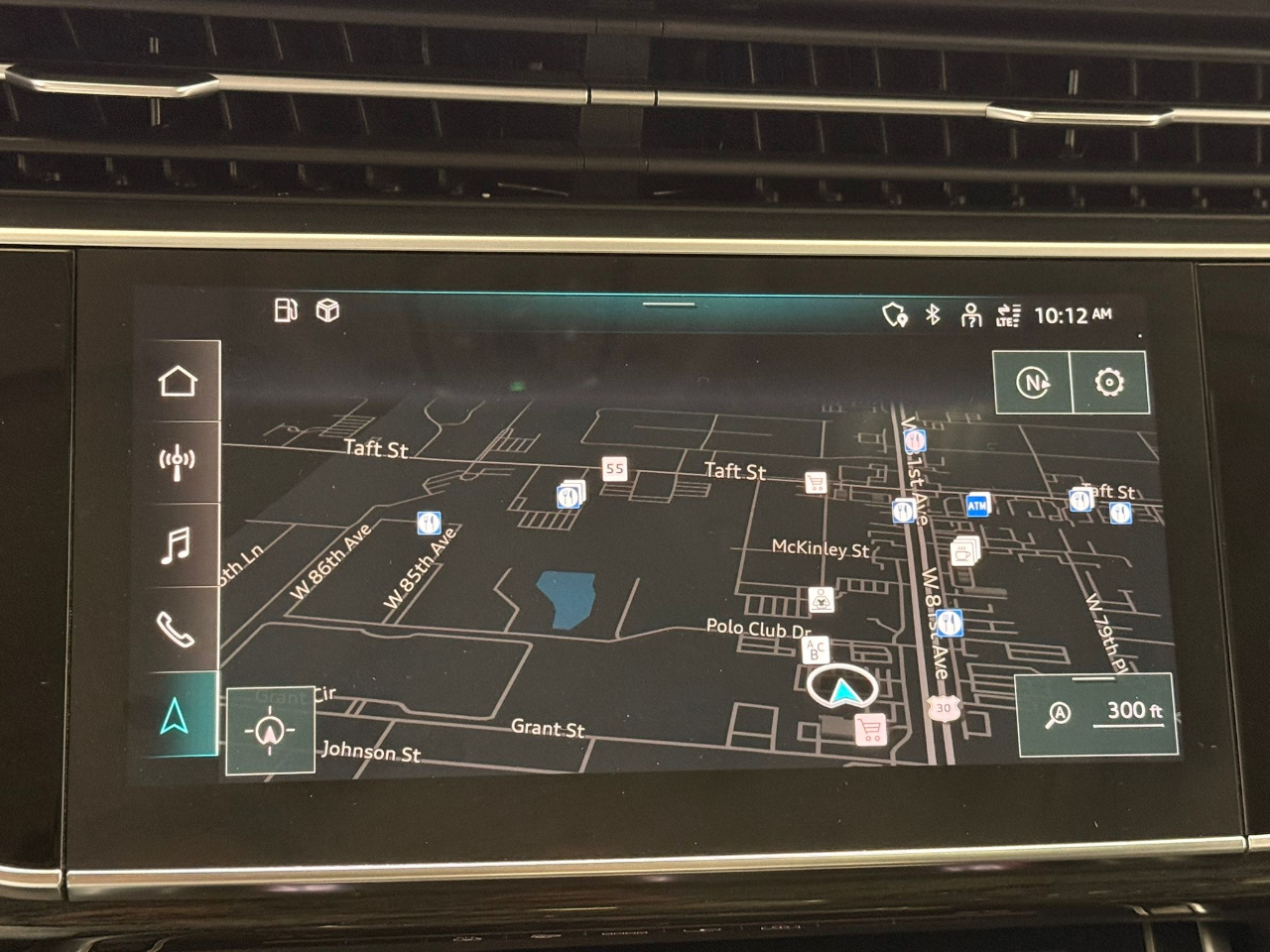Recenter the map on the vehicle position

(270, 732)
